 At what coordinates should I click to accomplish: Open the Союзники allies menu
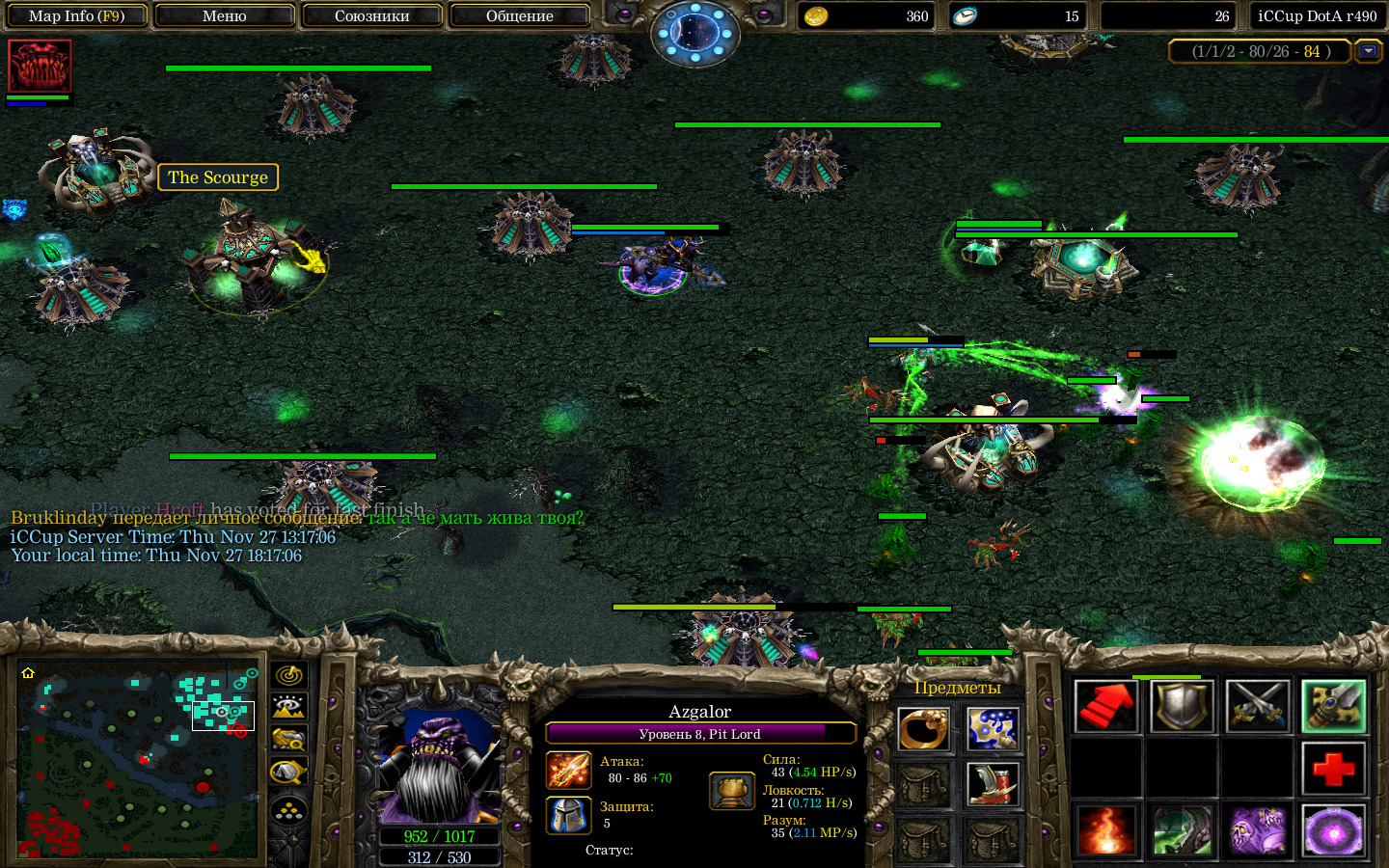(371, 15)
